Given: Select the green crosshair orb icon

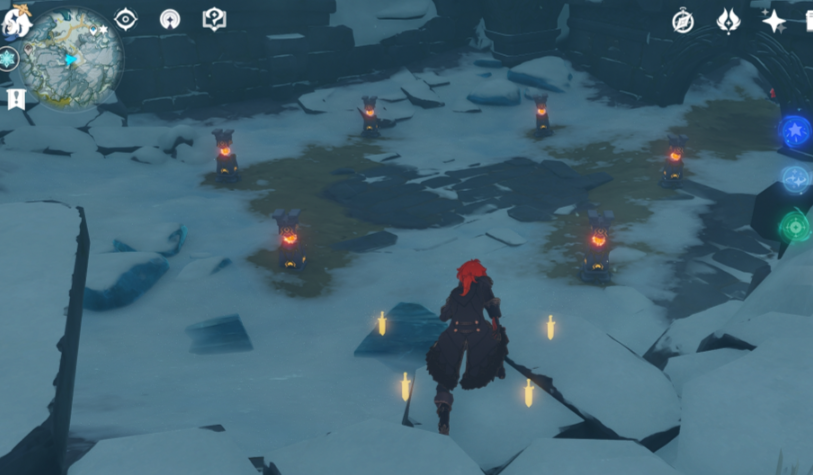Looking at the screenshot, I should [796, 226].
